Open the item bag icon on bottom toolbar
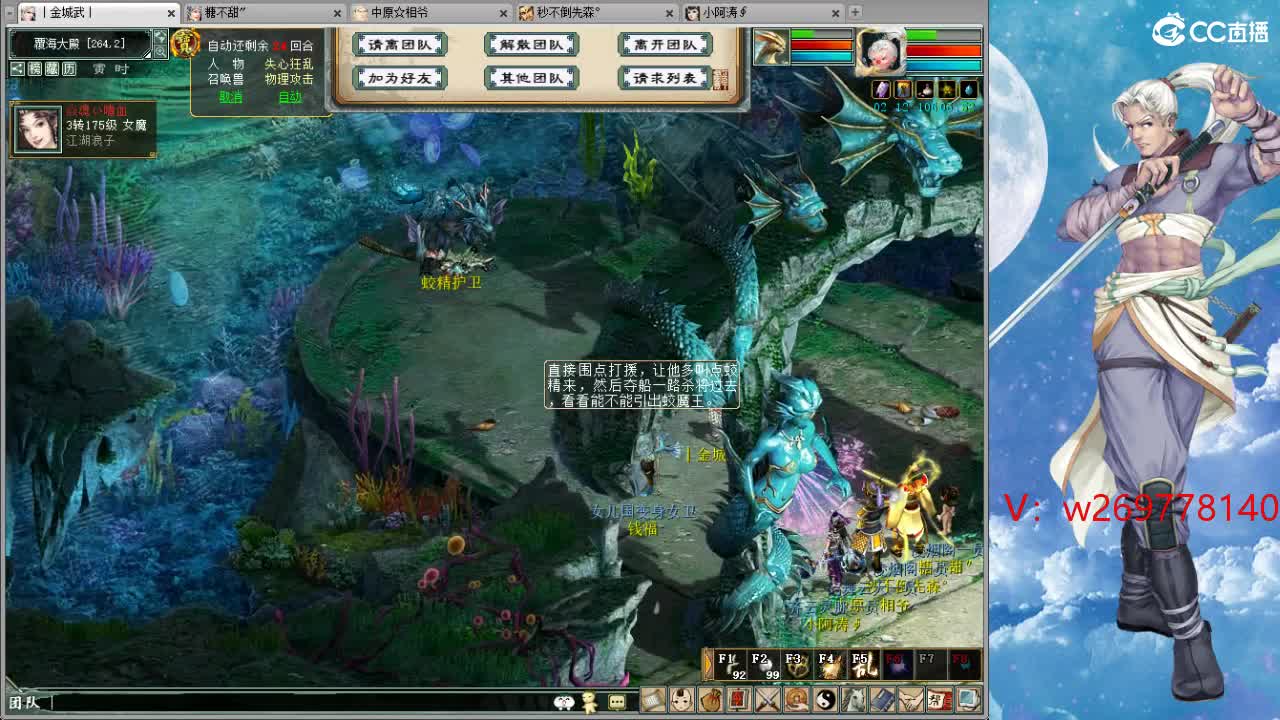Viewport: 1280px width, 720px height. (x=711, y=701)
